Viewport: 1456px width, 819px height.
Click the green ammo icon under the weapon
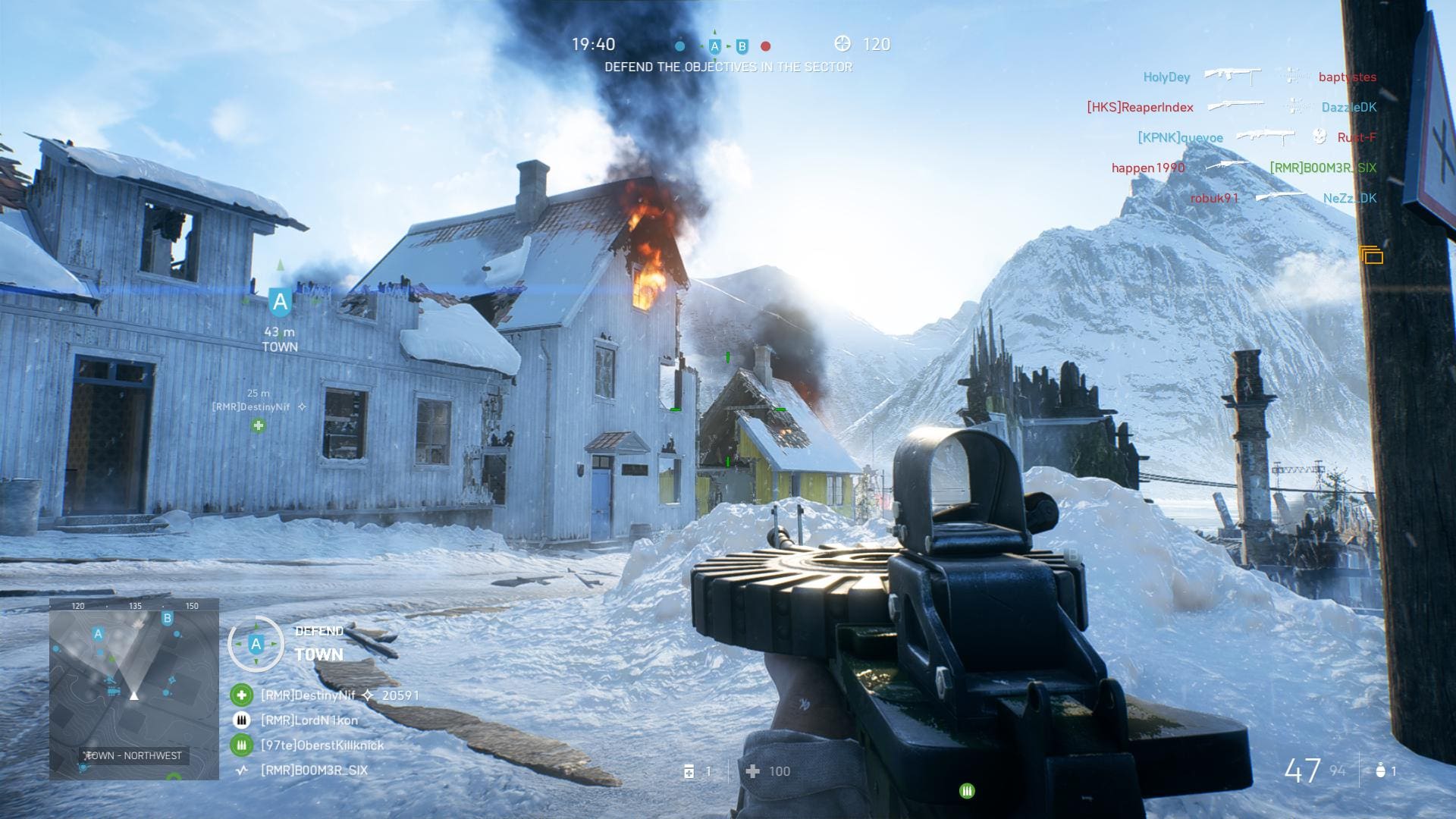pyautogui.click(x=967, y=791)
